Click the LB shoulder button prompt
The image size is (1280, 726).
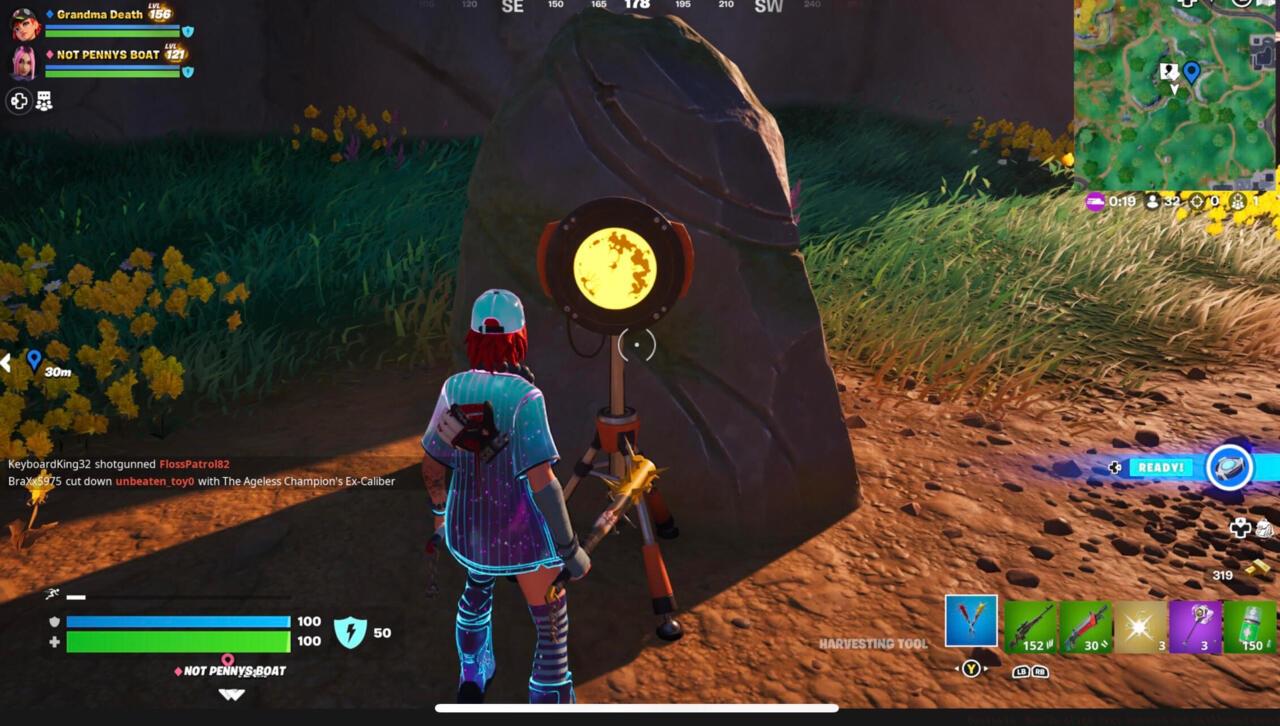pos(1021,671)
